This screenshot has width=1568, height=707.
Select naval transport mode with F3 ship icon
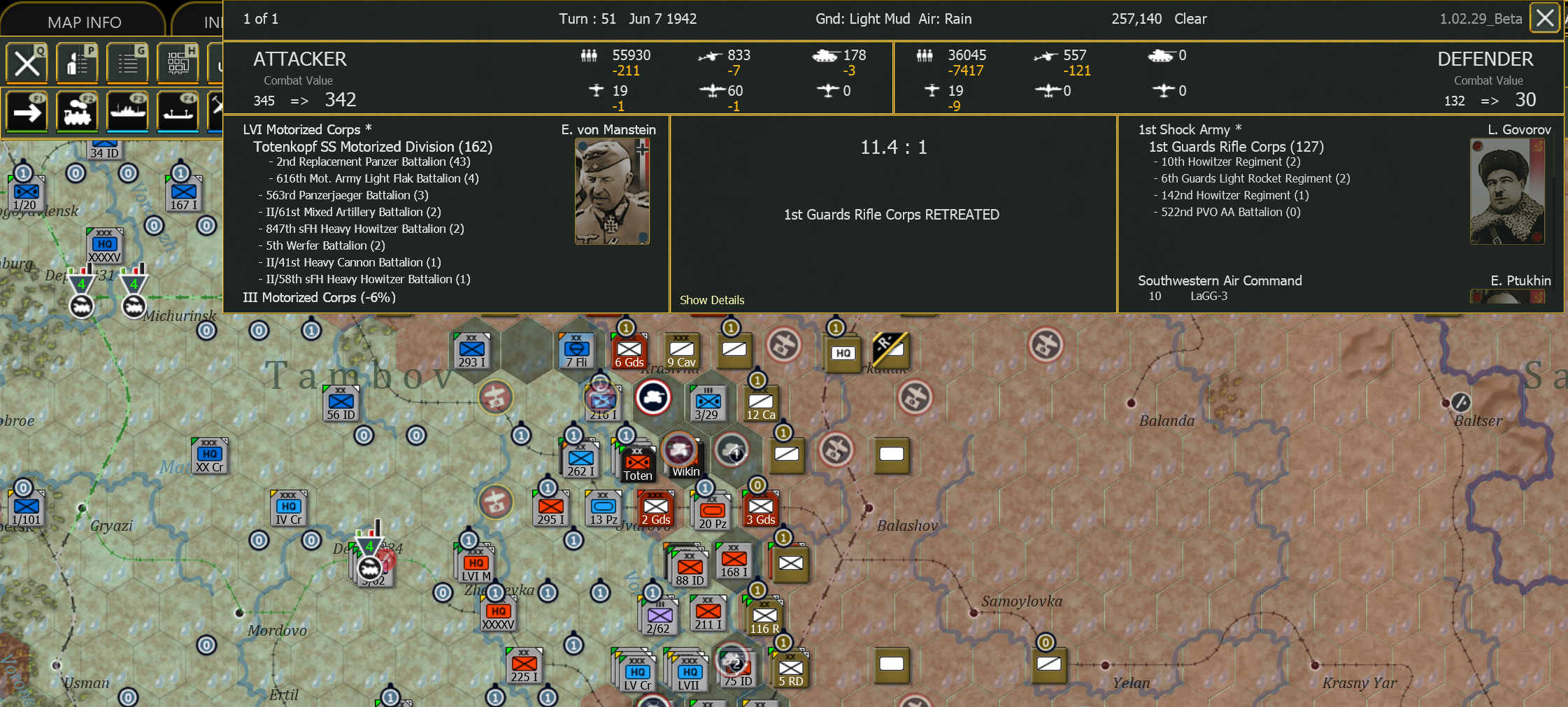click(128, 112)
